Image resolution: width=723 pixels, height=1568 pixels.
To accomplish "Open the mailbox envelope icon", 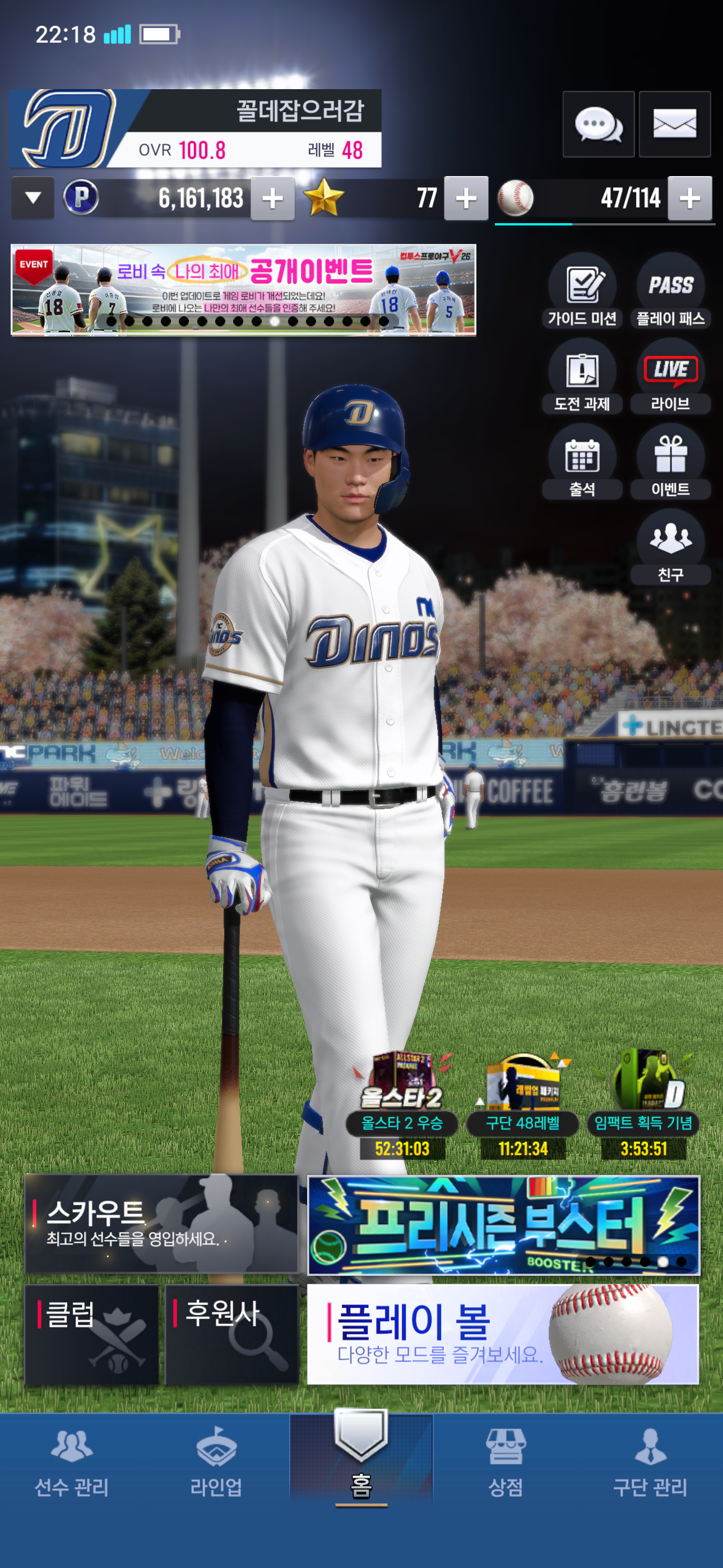I will [x=674, y=125].
